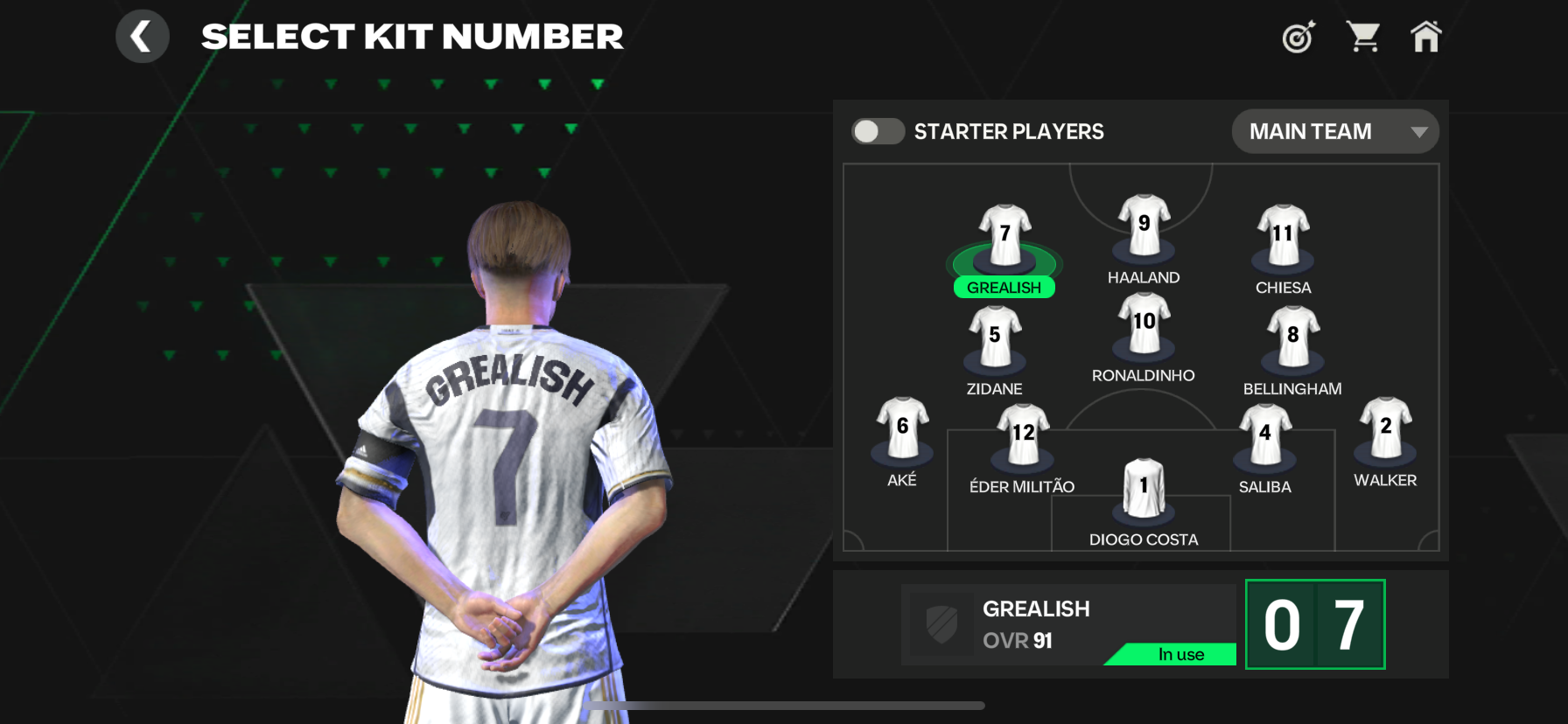Viewport: 1568px width, 724px height.
Task: Change the units digit showing 7
Action: [1348, 624]
